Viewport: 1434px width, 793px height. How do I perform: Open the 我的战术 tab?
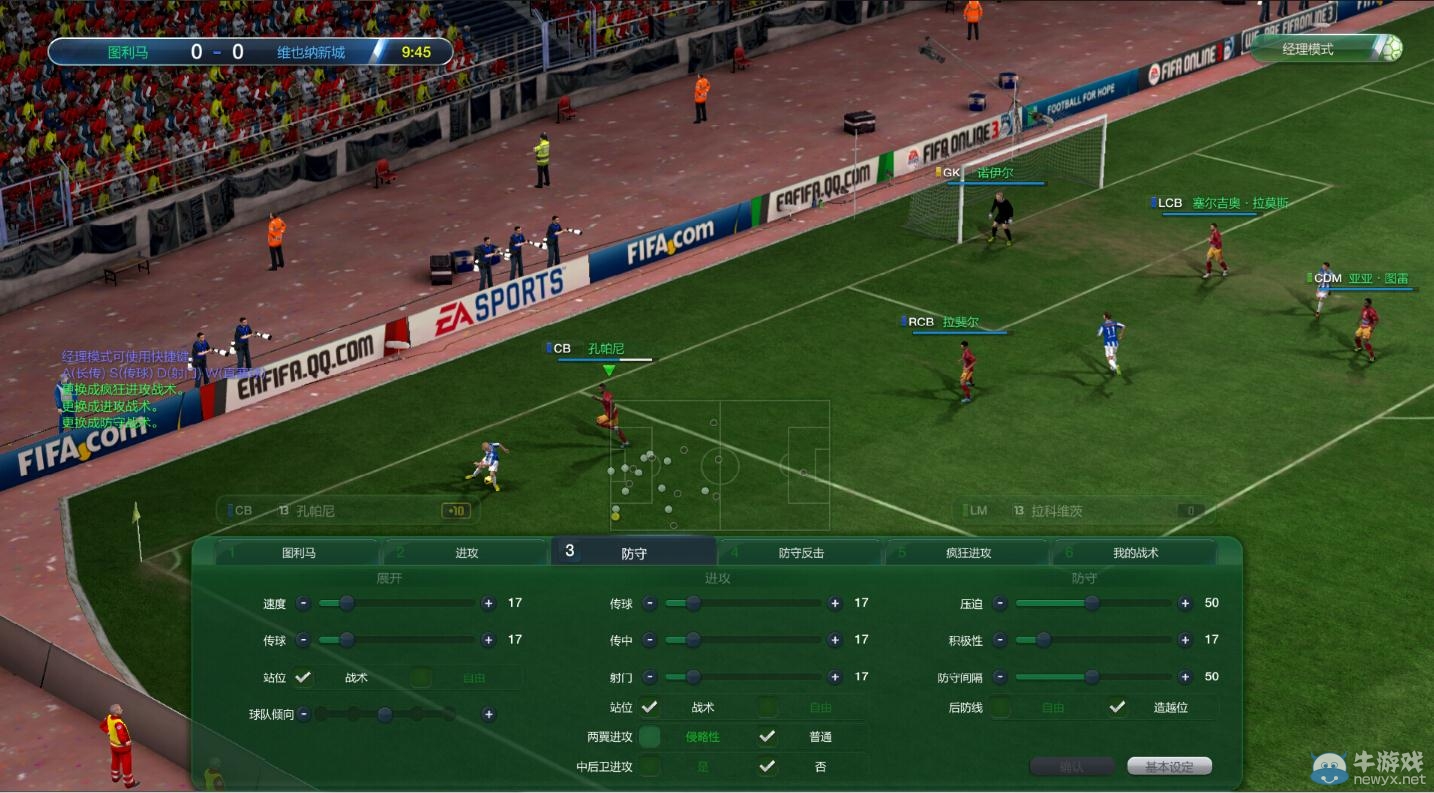[x=1136, y=552]
